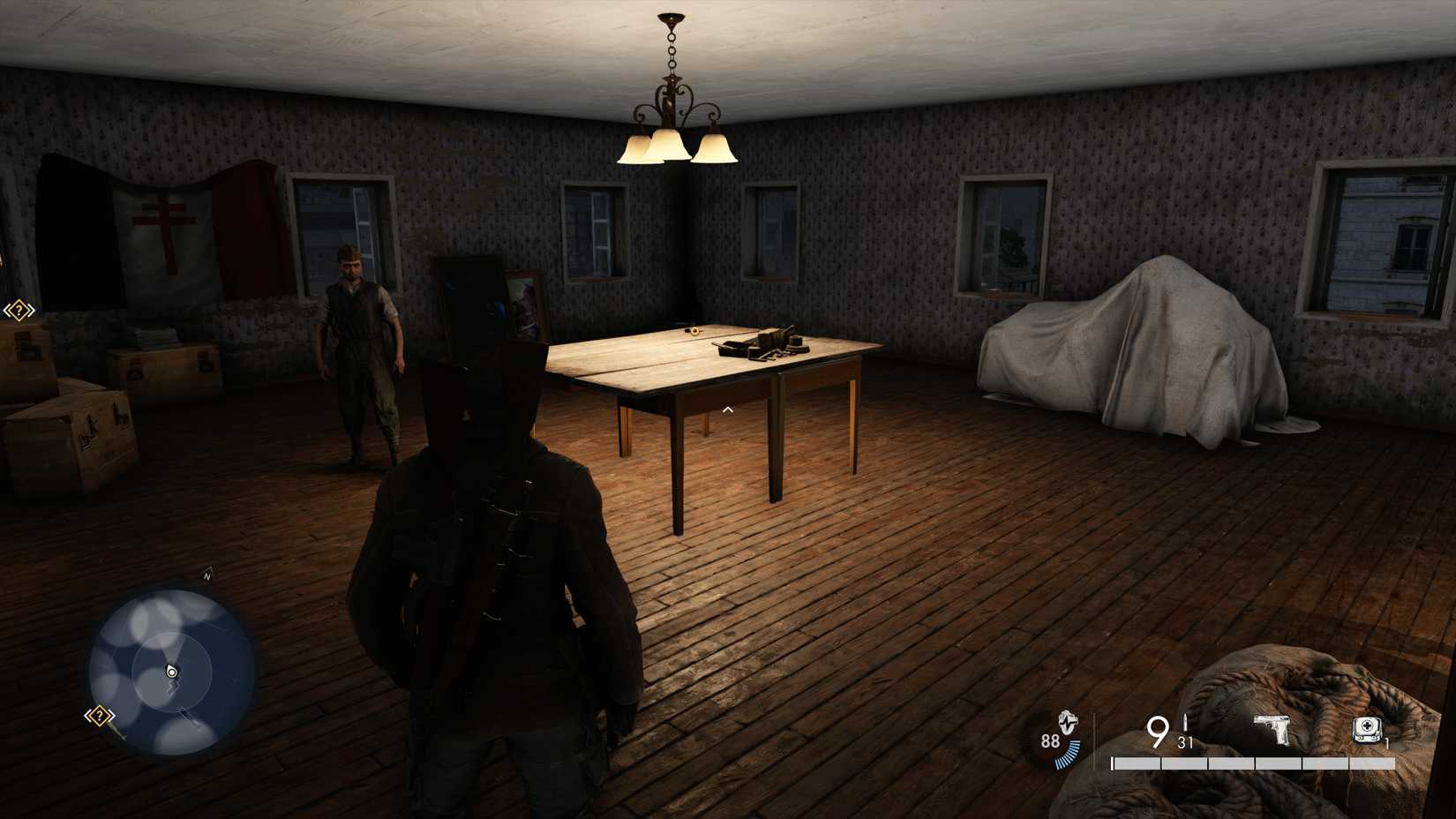1456x819 pixels.
Task: Select the pistol sidearm icon
Action: point(1272,728)
